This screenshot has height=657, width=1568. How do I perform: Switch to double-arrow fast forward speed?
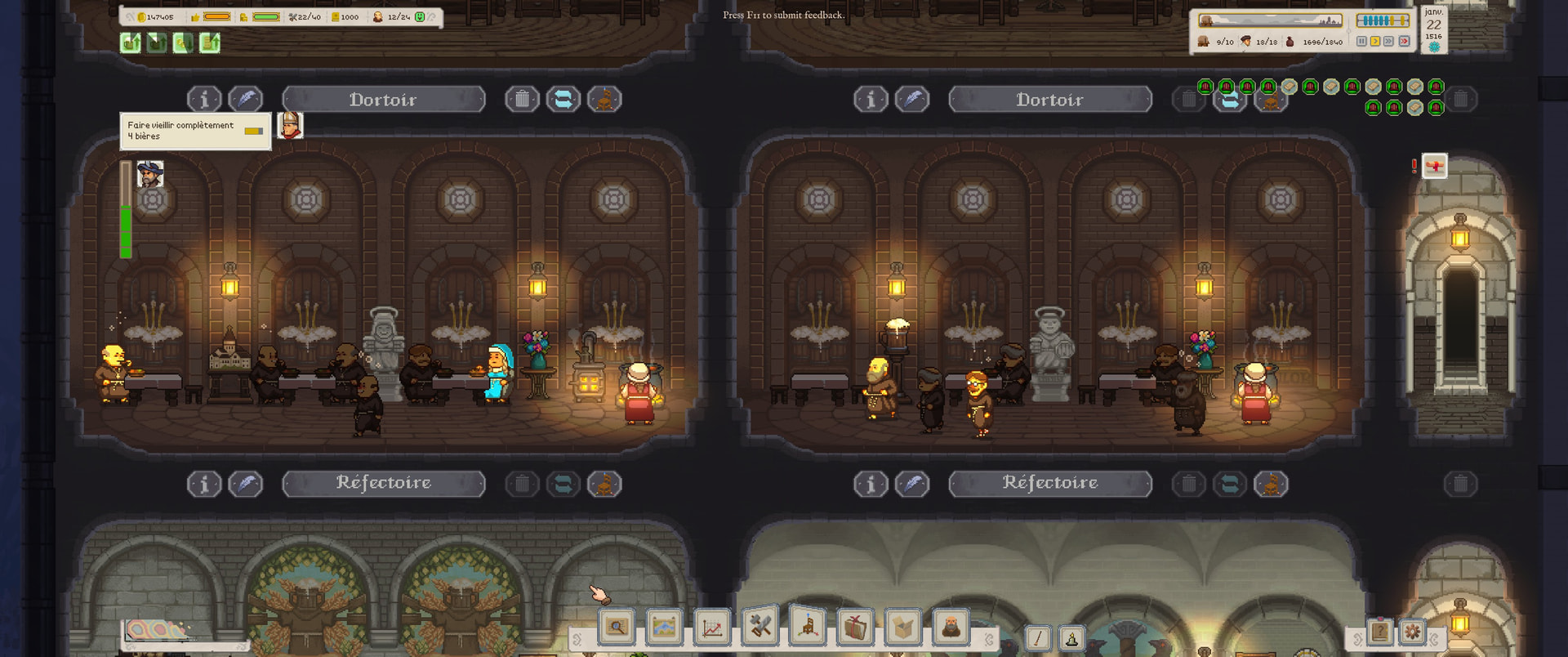(x=1389, y=41)
